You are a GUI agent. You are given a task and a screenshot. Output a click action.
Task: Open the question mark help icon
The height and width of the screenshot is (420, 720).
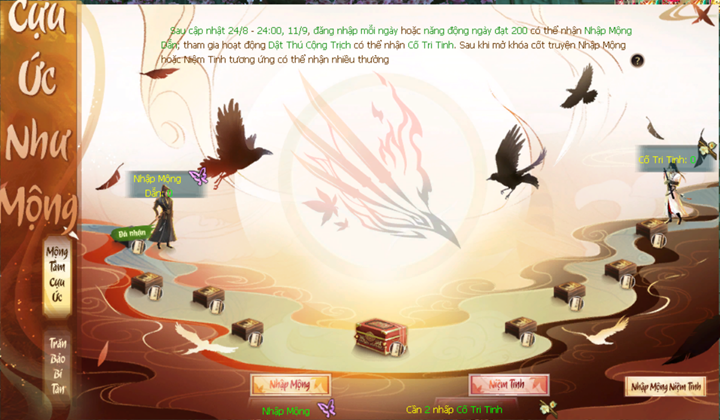(x=637, y=61)
